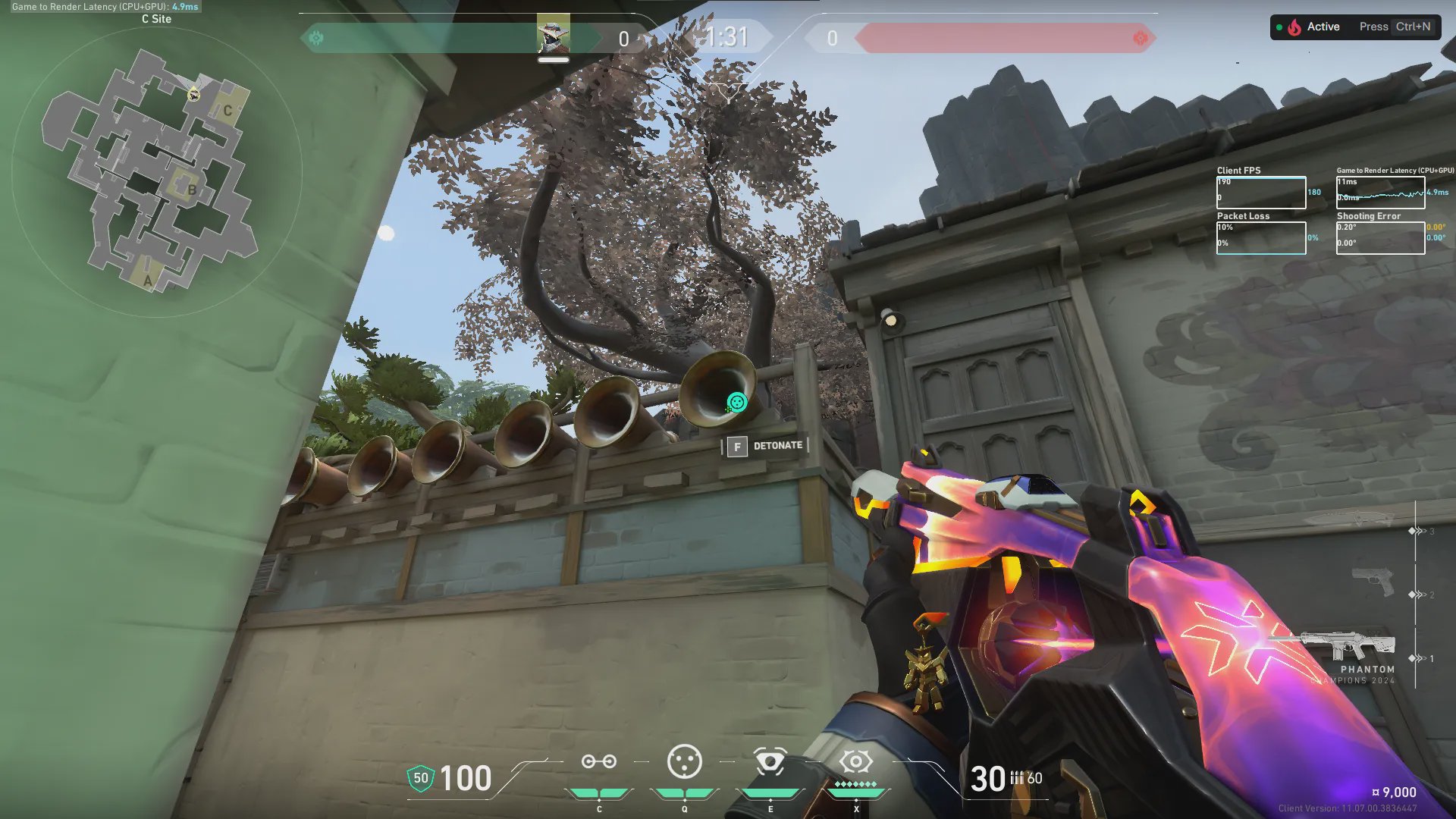Activate the Trapwire ability icon
Screen dimensions: 1456x819
[598, 762]
